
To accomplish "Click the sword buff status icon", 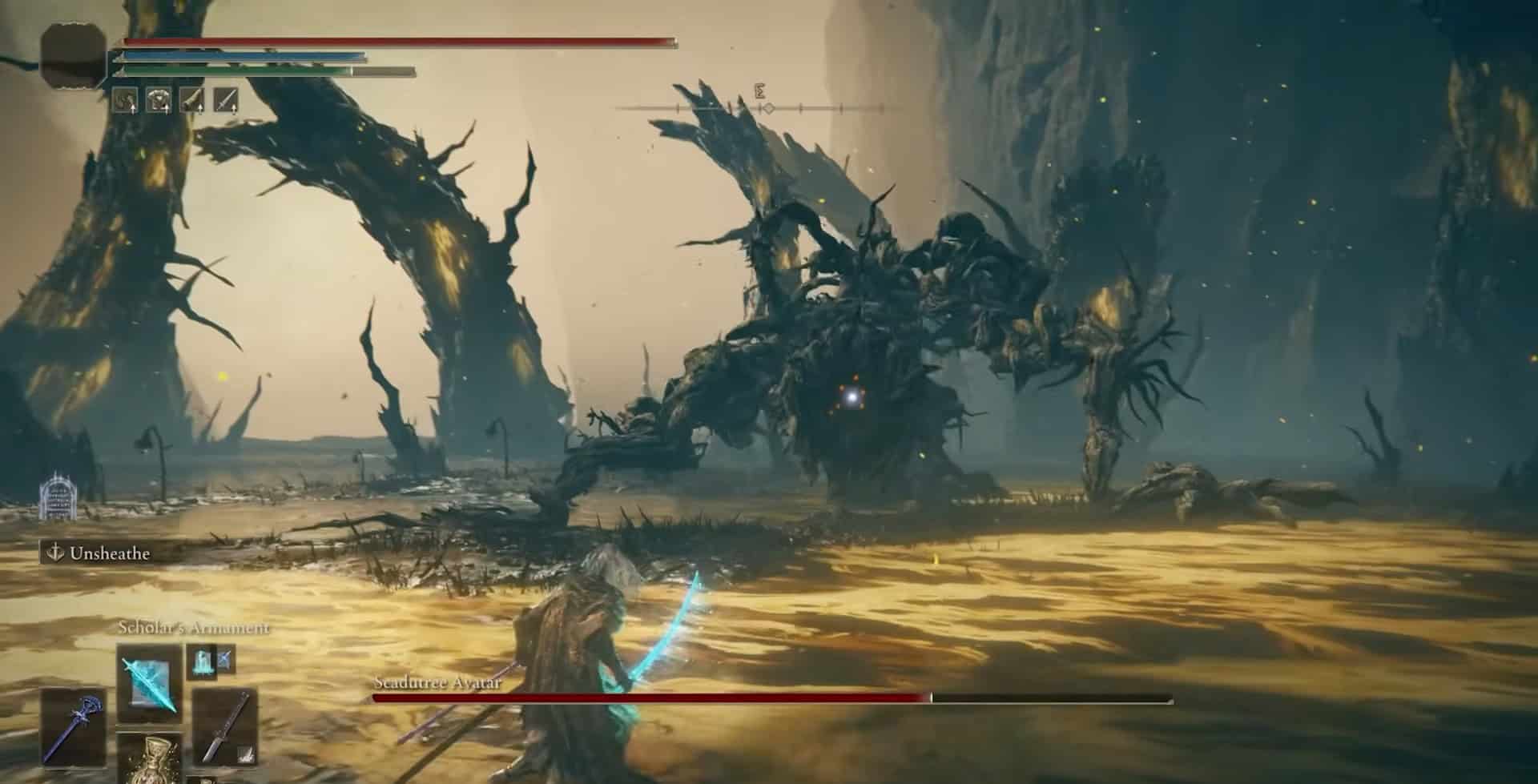I will click(226, 100).
